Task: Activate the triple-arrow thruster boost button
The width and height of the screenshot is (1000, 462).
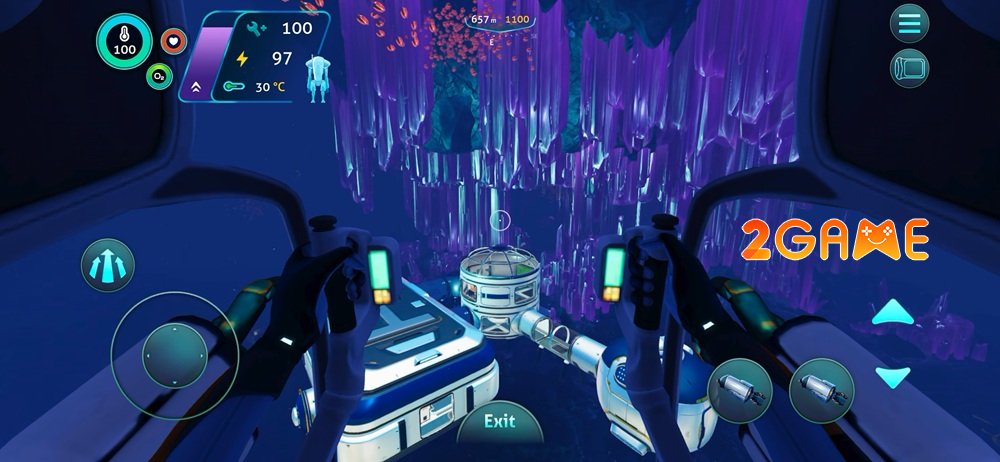Action: point(108,265)
